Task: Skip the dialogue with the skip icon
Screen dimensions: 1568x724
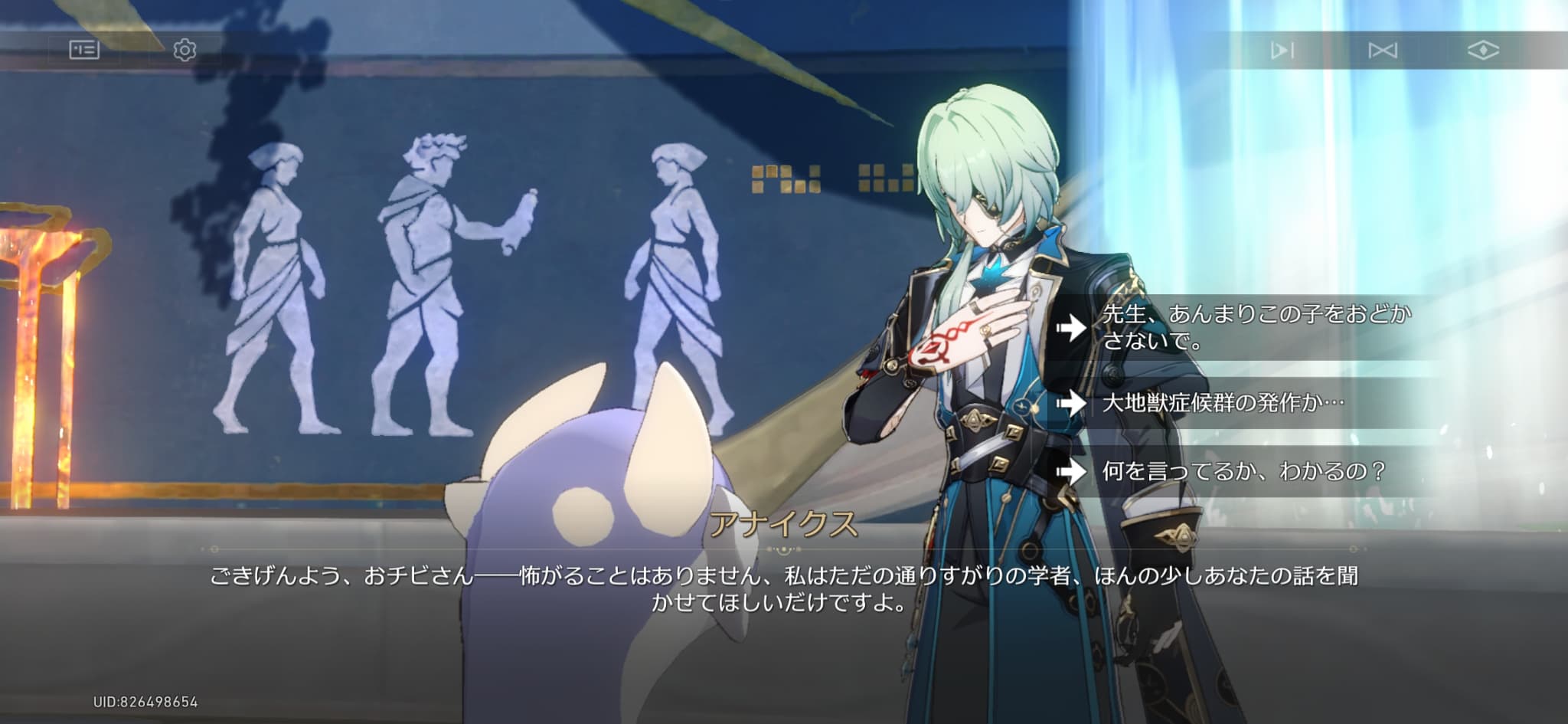Action: pos(1382,51)
